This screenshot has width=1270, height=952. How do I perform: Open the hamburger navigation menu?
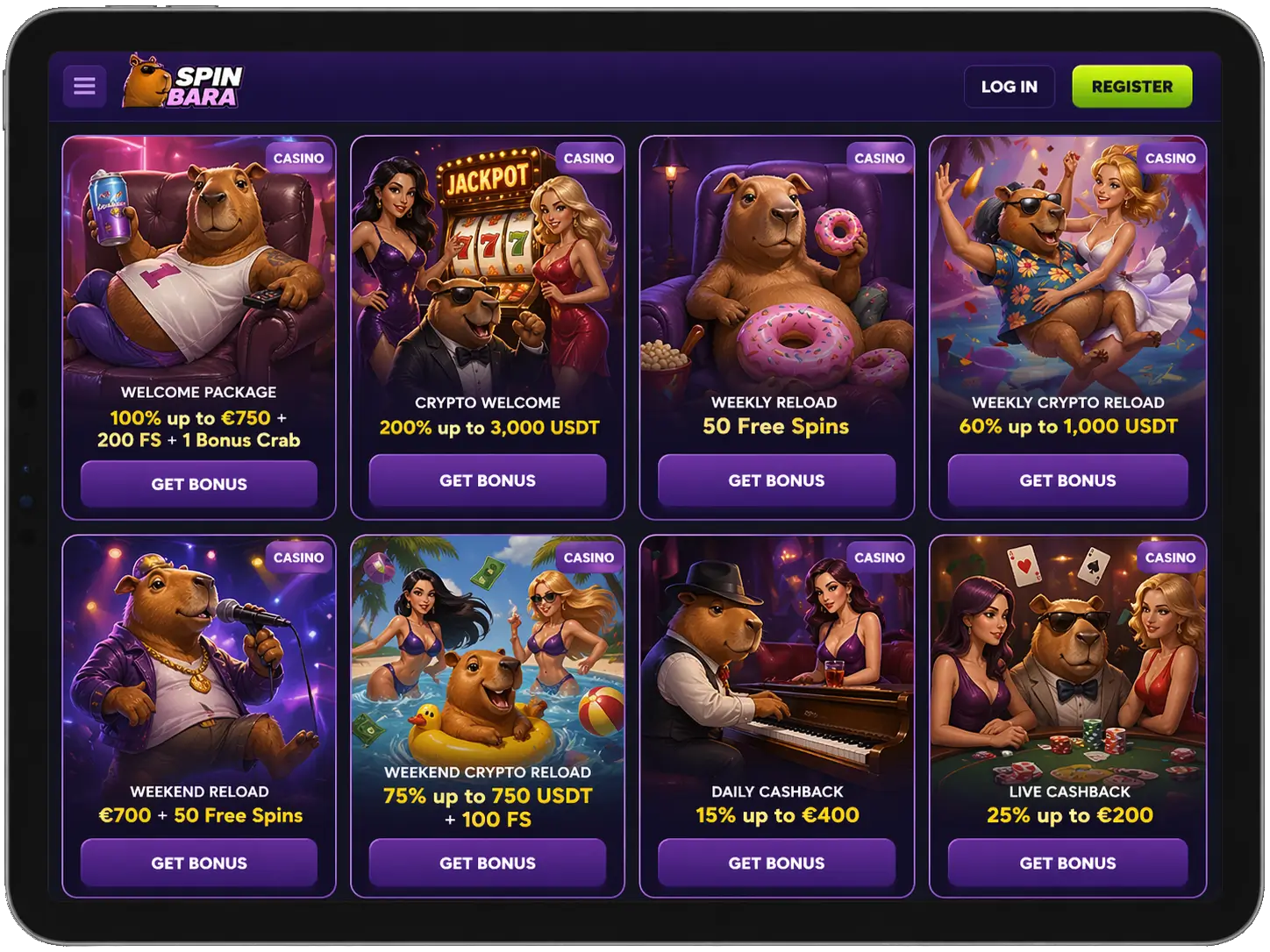click(84, 85)
